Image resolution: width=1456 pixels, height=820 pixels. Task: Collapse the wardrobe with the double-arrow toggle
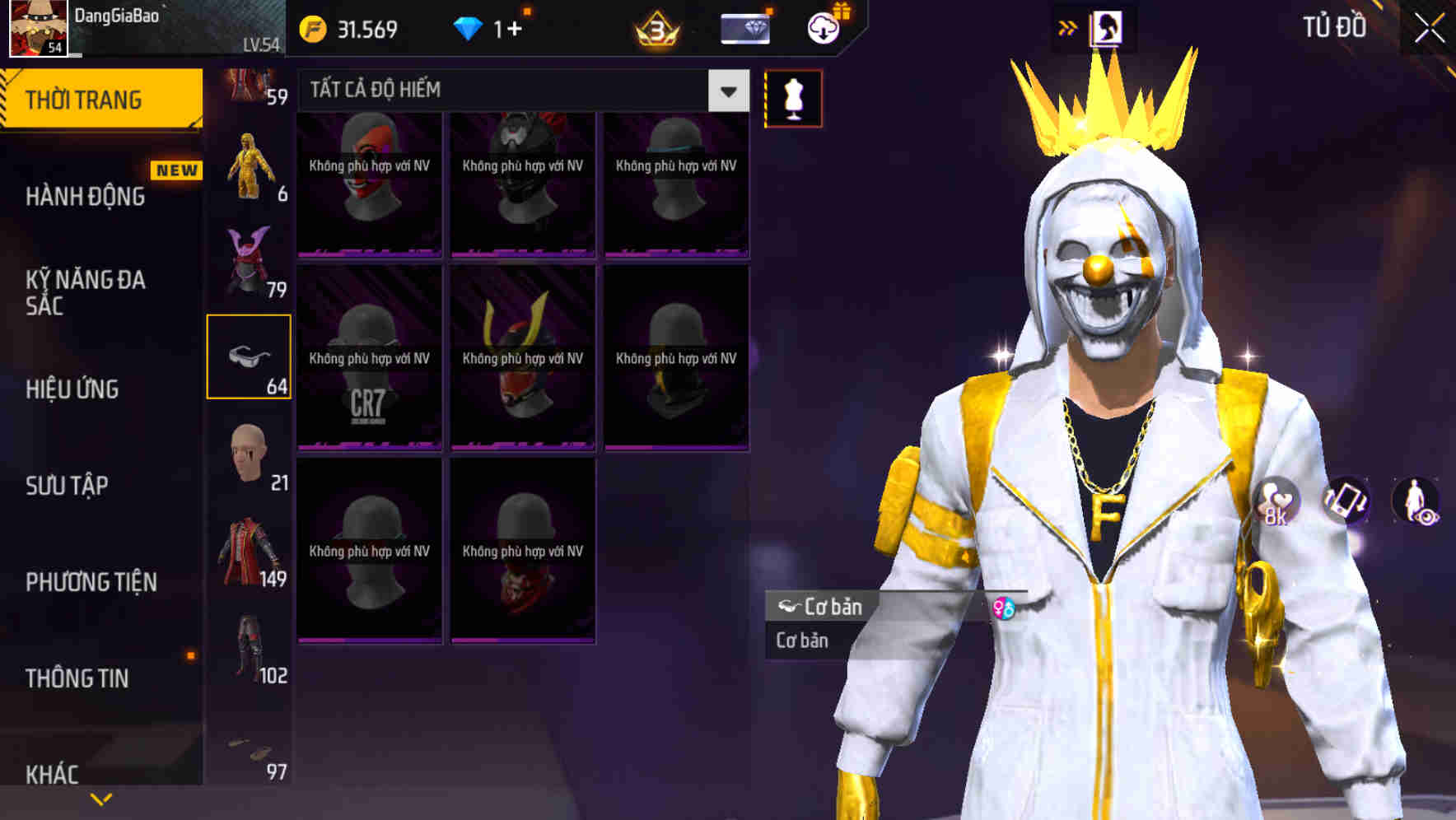click(1068, 26)
